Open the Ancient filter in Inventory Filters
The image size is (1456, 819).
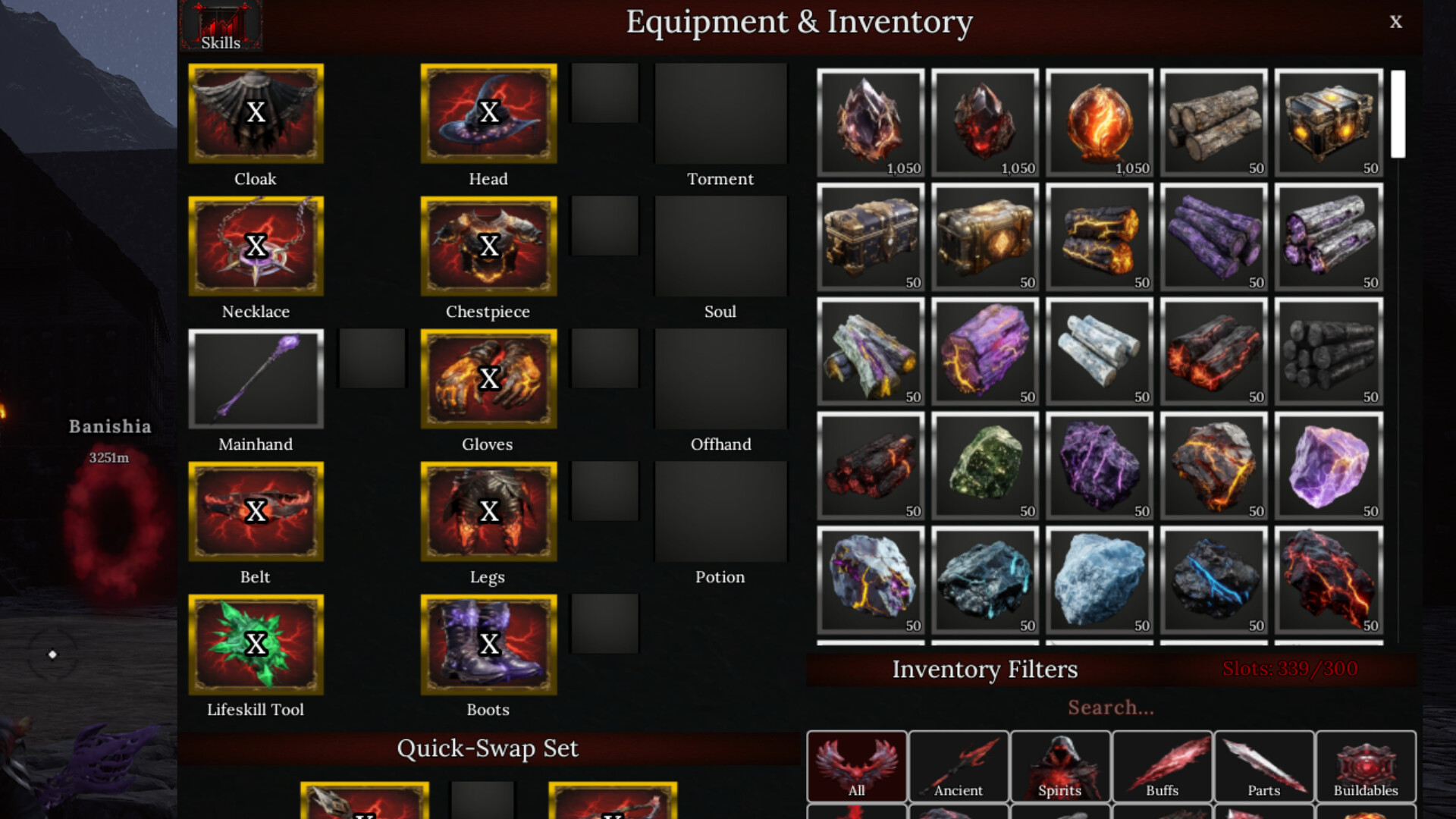[959, 766]
